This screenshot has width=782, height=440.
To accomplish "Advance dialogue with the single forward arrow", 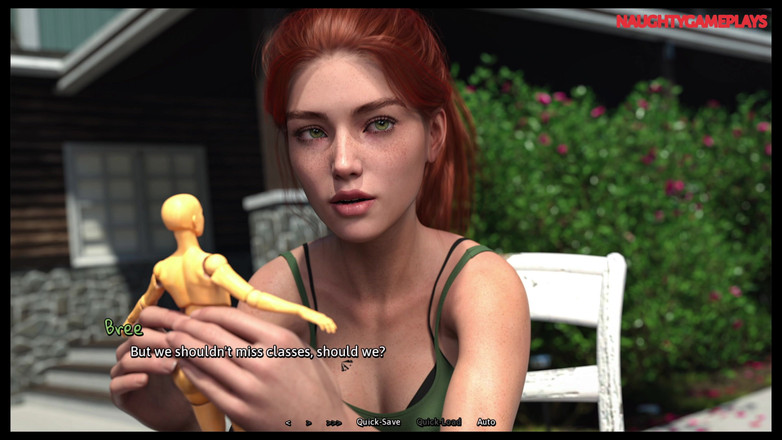I will (308, 422).
